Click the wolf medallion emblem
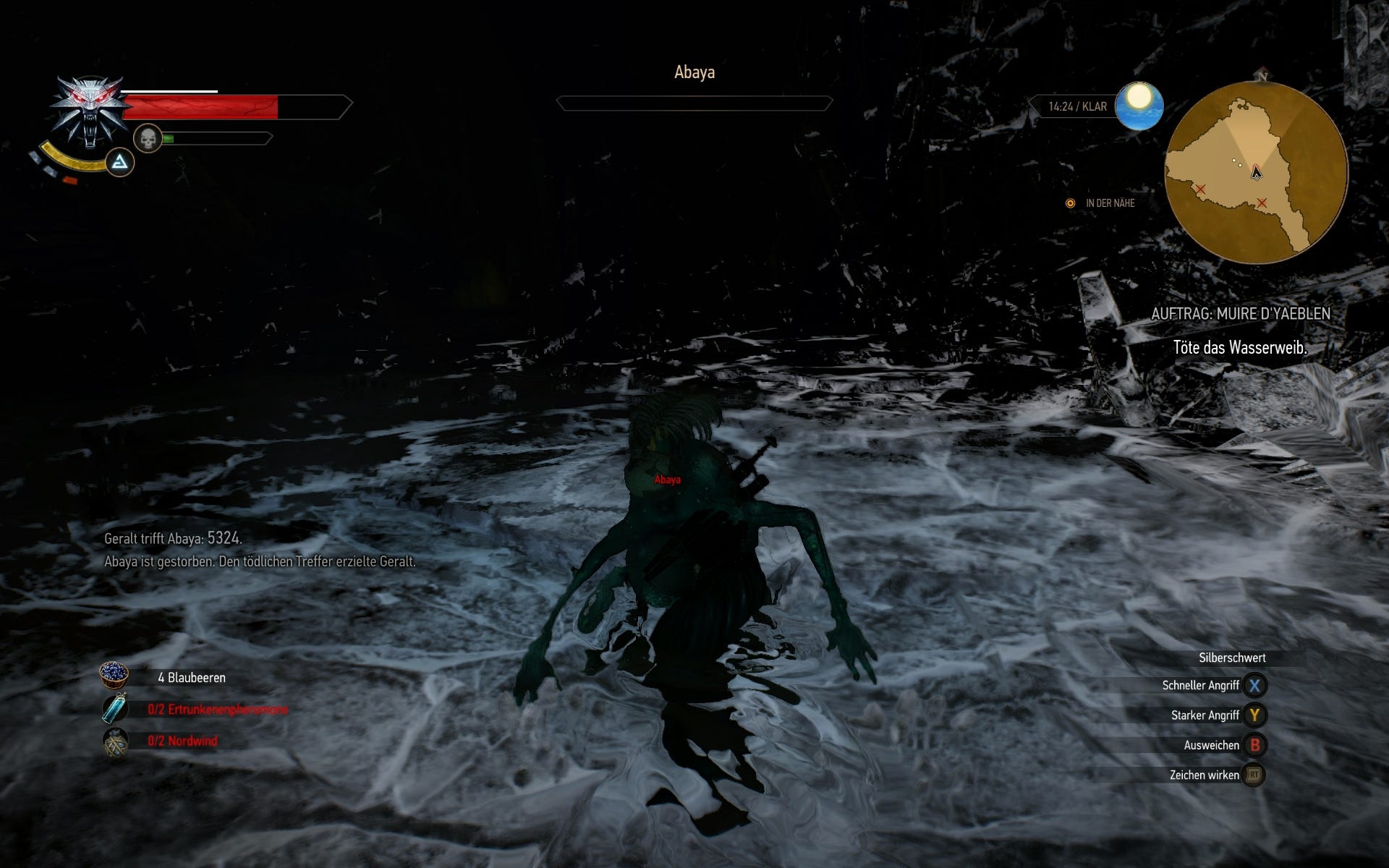The width and height of the screenshot is (1389, 868). tap(88, 107)
